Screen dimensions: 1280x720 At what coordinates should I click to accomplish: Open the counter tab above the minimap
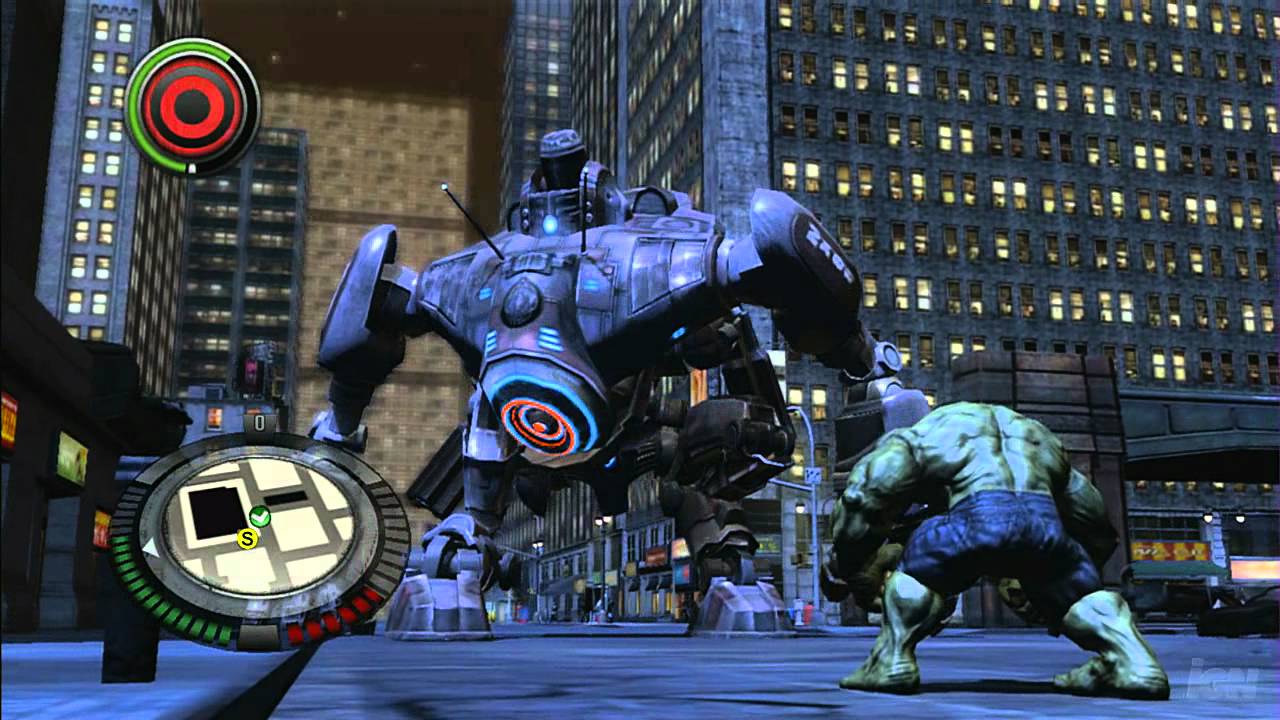click(x=257, y=423)
